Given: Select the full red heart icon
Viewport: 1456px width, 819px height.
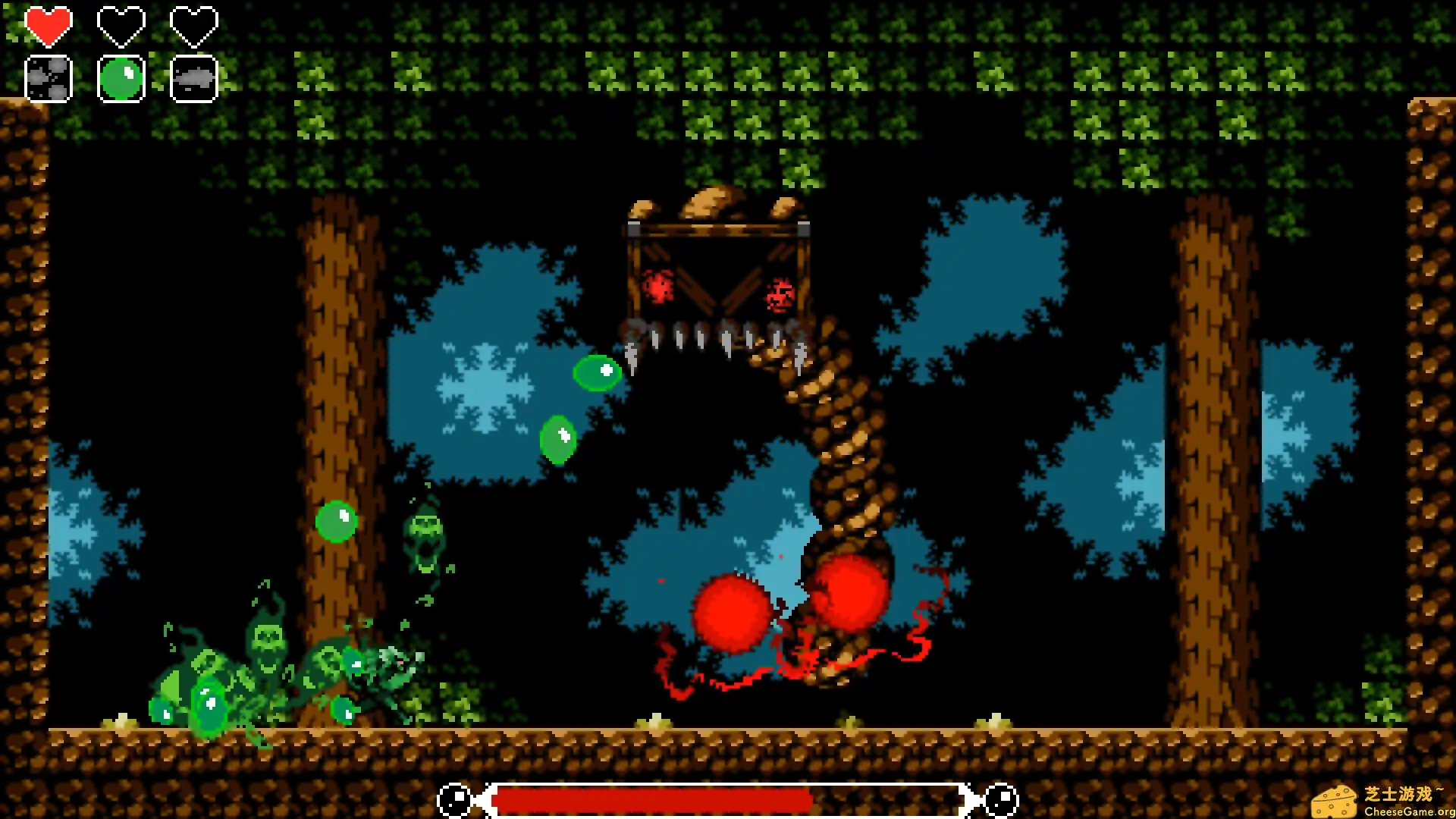Looking at the screenshot, I should click(48, 25).
